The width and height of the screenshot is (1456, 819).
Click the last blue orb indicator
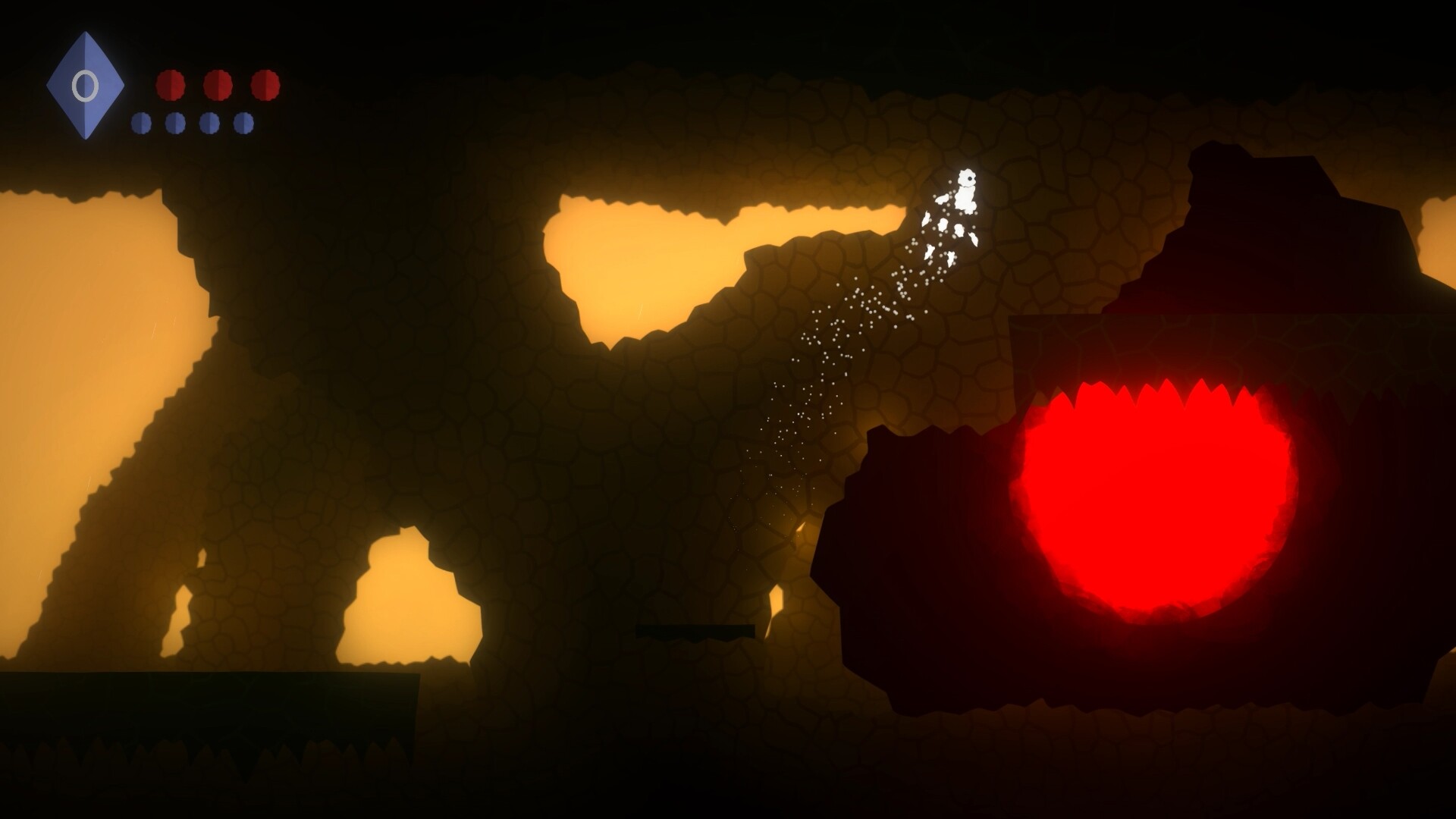click(x=243, y=123)
